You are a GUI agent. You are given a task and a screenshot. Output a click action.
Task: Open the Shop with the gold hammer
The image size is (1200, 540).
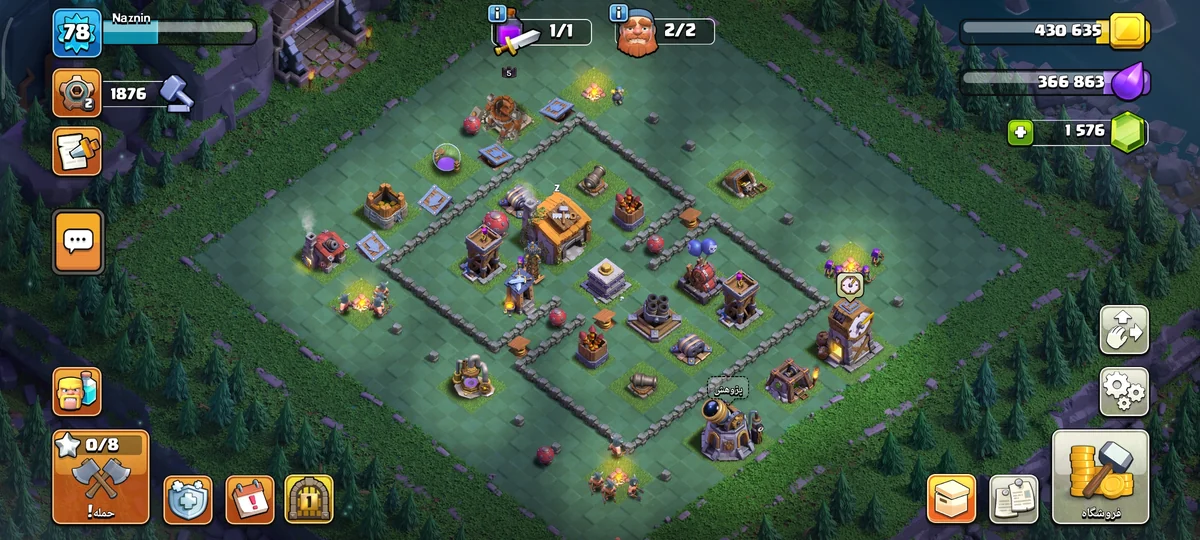point(1100,477)
